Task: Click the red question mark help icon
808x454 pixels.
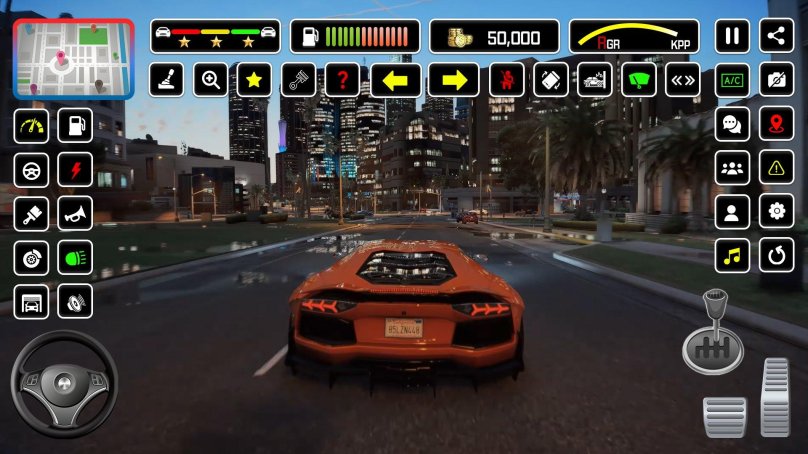Action: point(342,80)
